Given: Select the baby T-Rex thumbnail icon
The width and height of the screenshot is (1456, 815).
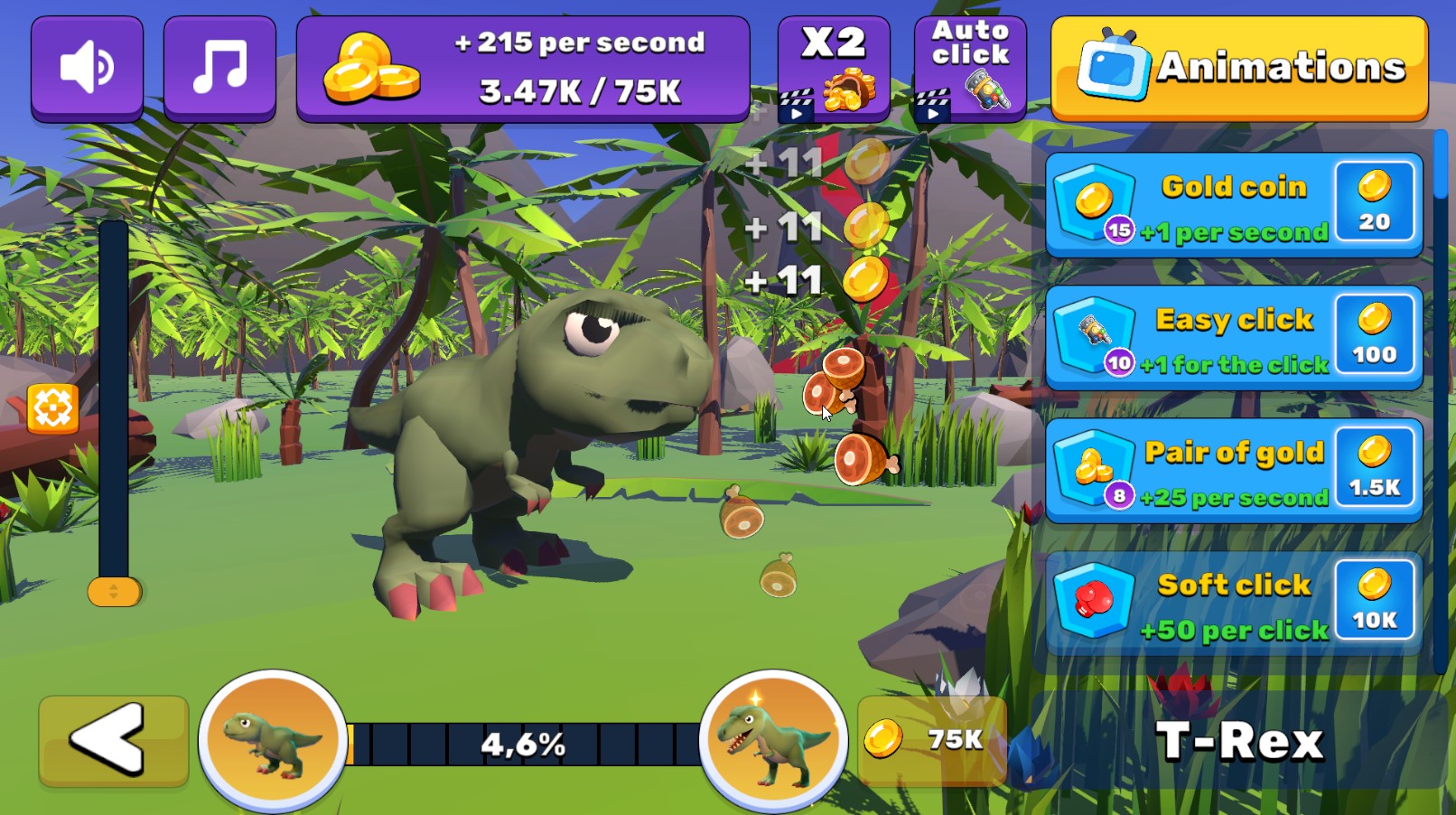Looking at the screenshot, I should [270, 737].
